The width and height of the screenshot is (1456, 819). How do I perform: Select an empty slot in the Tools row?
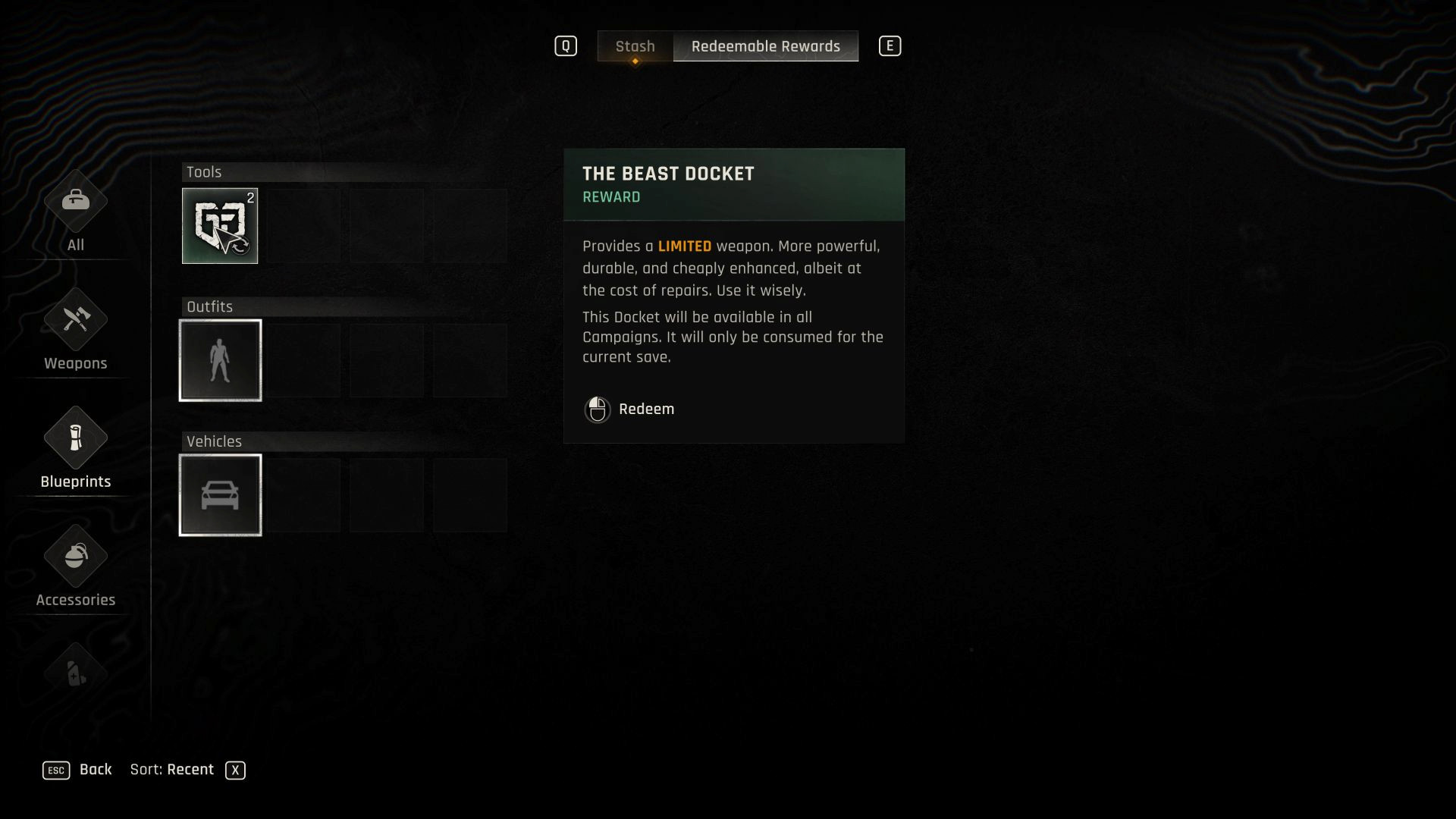(x=303, y=225)
